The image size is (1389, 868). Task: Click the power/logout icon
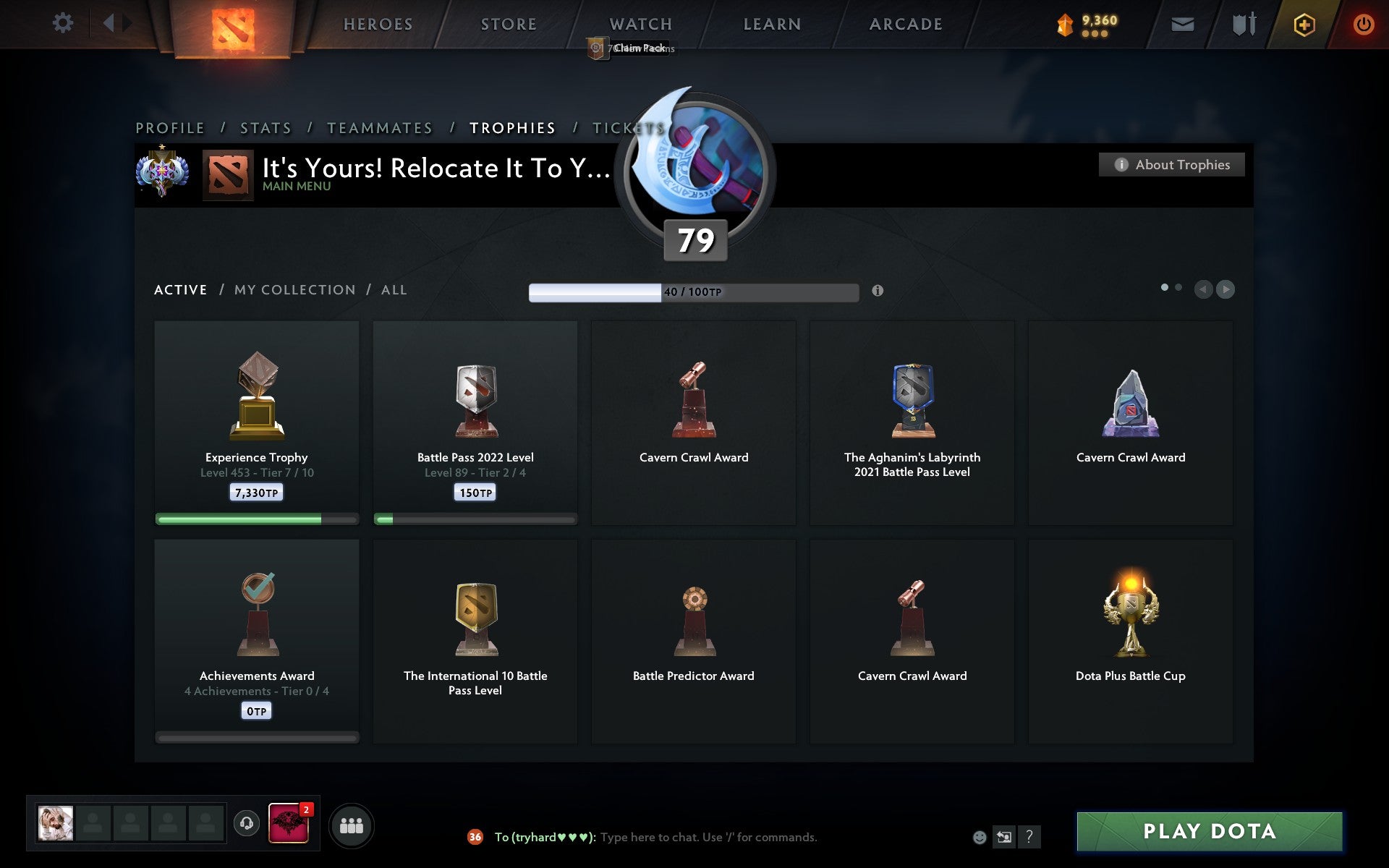coord(1363,24)
